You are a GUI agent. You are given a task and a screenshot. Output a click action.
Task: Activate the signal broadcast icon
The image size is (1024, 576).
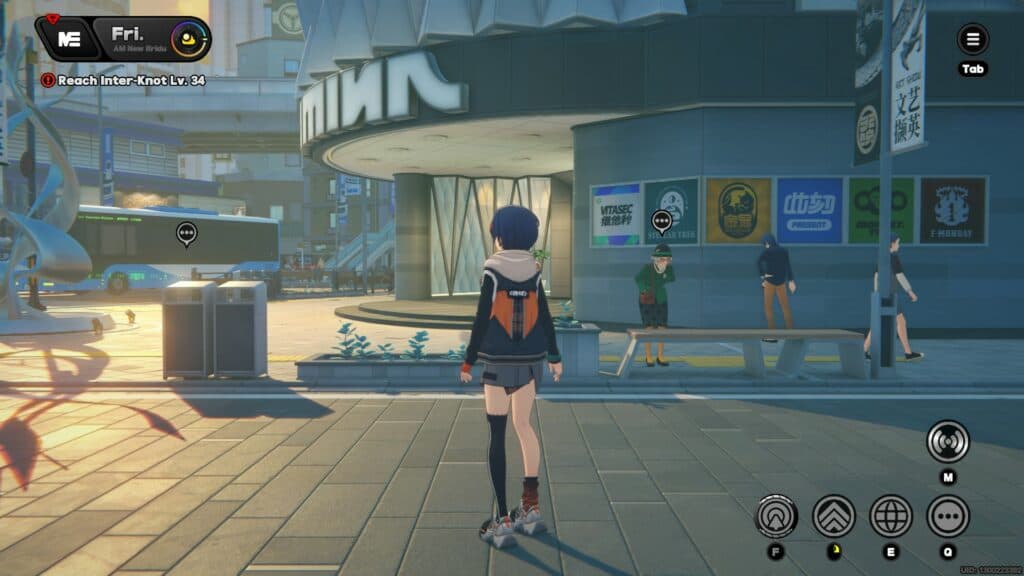947,441
